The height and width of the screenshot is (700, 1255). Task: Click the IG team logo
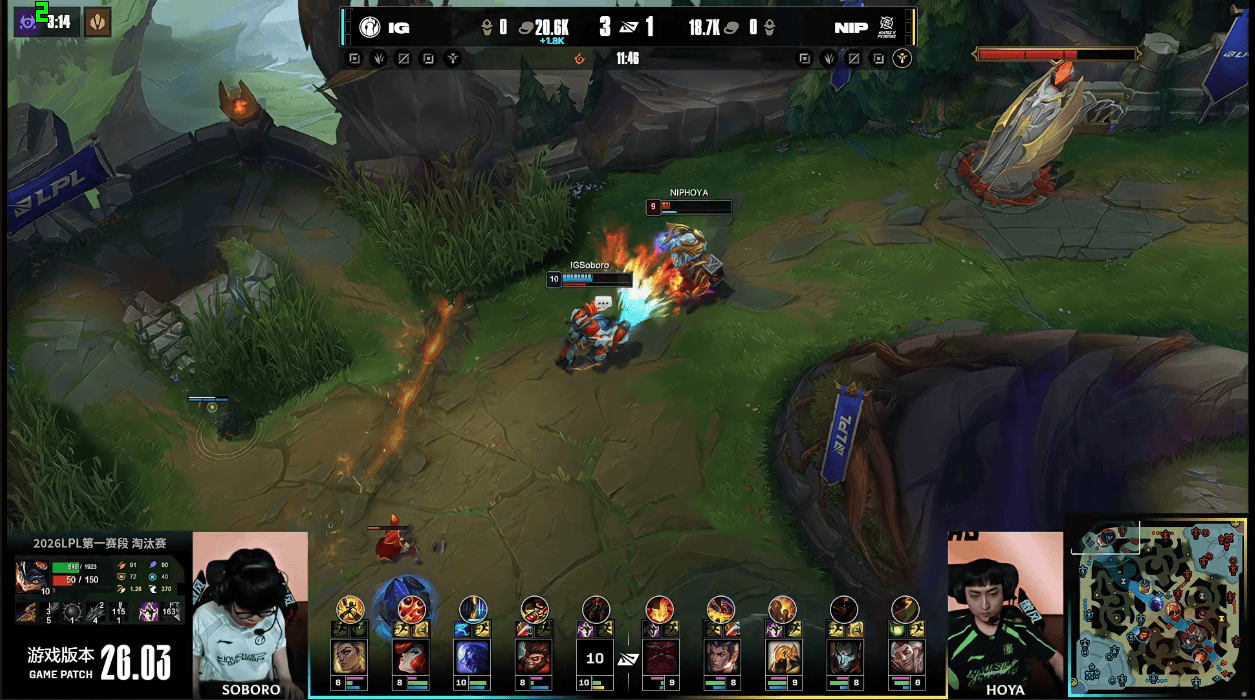click(370, 27)
